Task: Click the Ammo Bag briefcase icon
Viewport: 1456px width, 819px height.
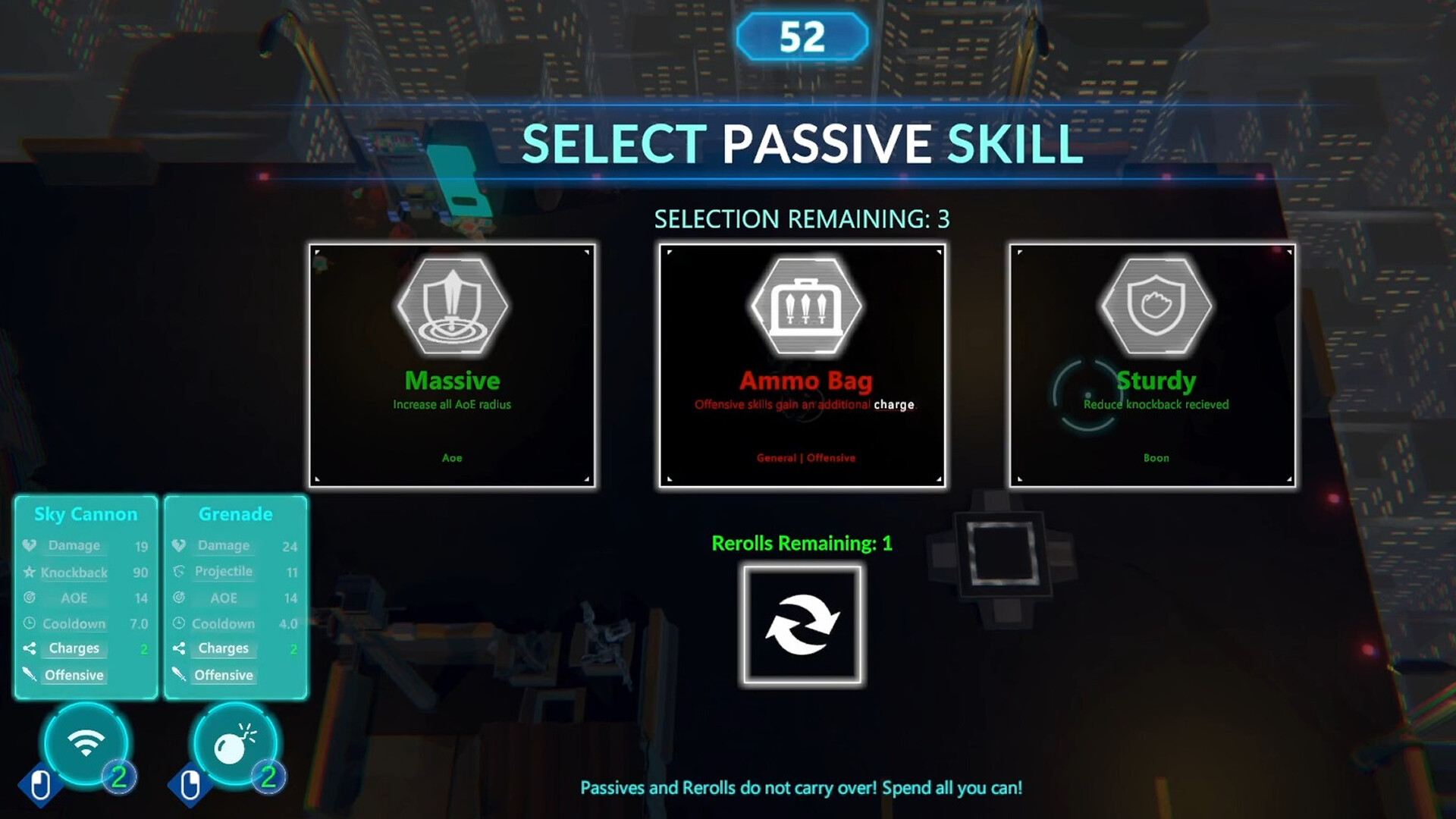Action: (804, 306)
